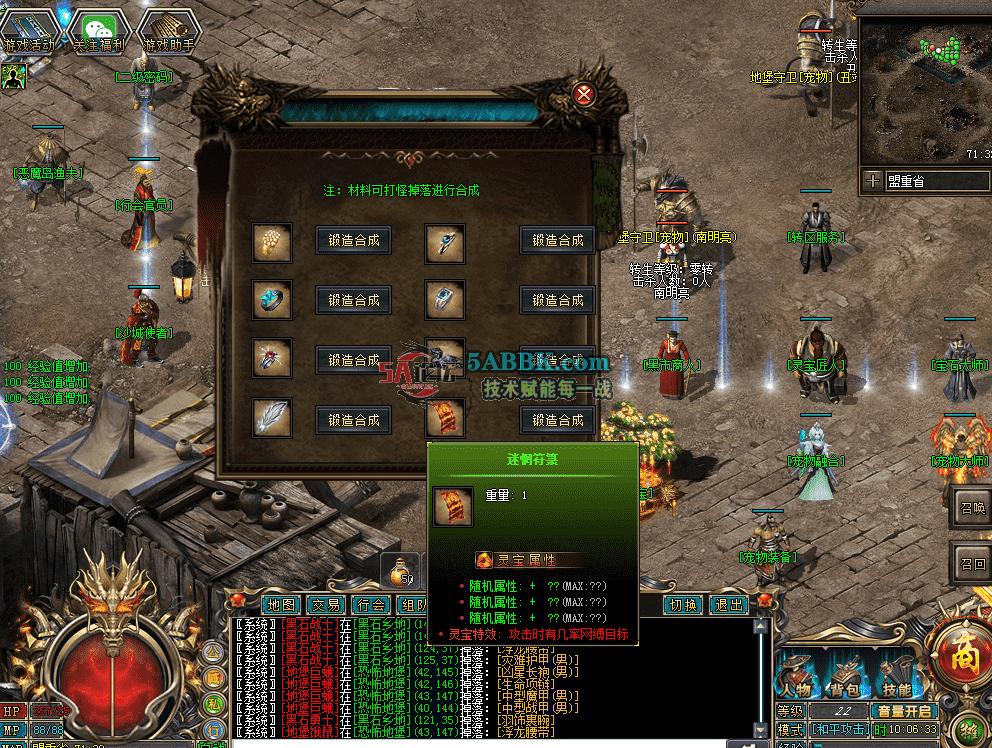Toggle the 音量开启 sound button

click(x=904, y=711)
